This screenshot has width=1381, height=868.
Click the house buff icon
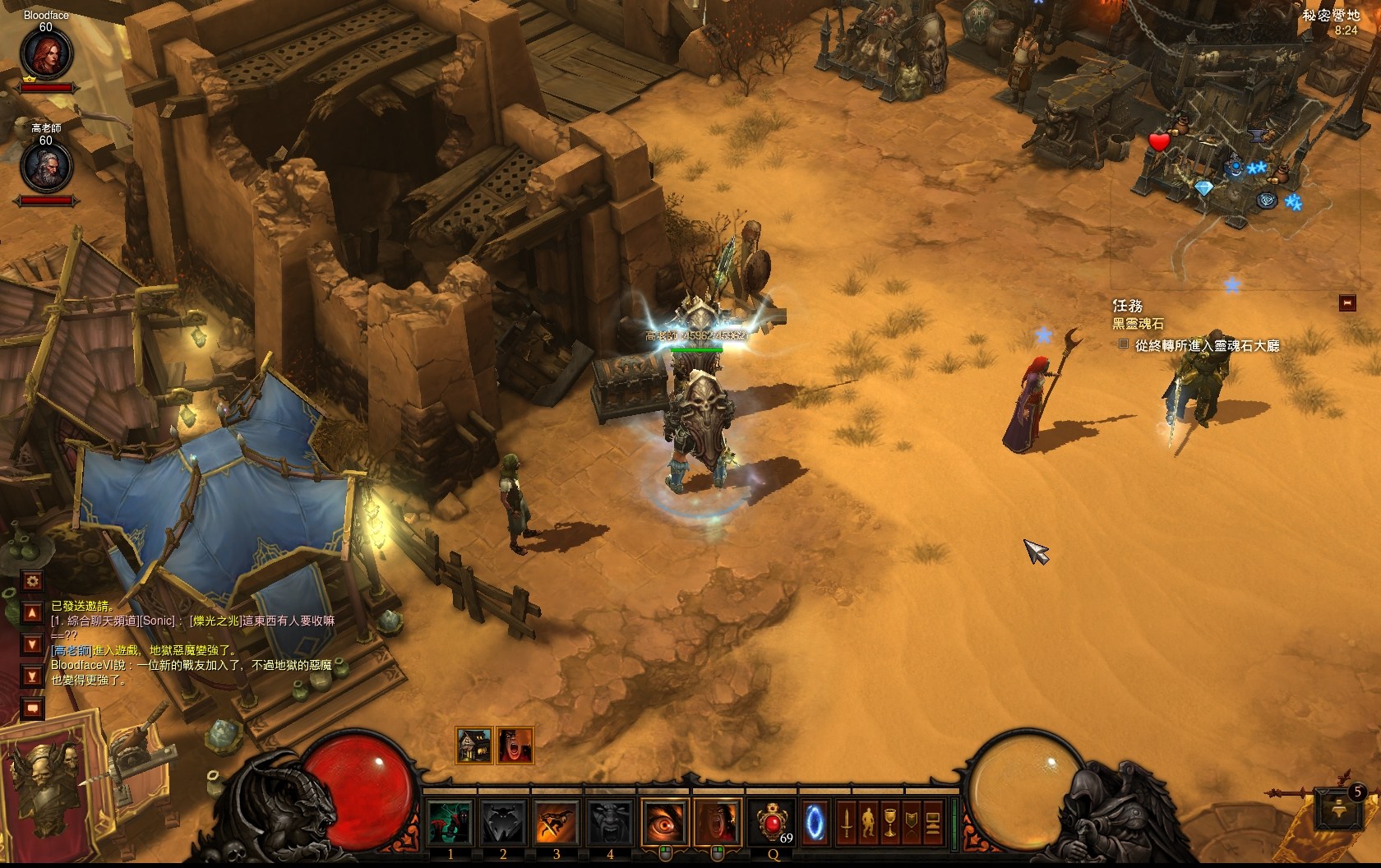coord(473,746)
